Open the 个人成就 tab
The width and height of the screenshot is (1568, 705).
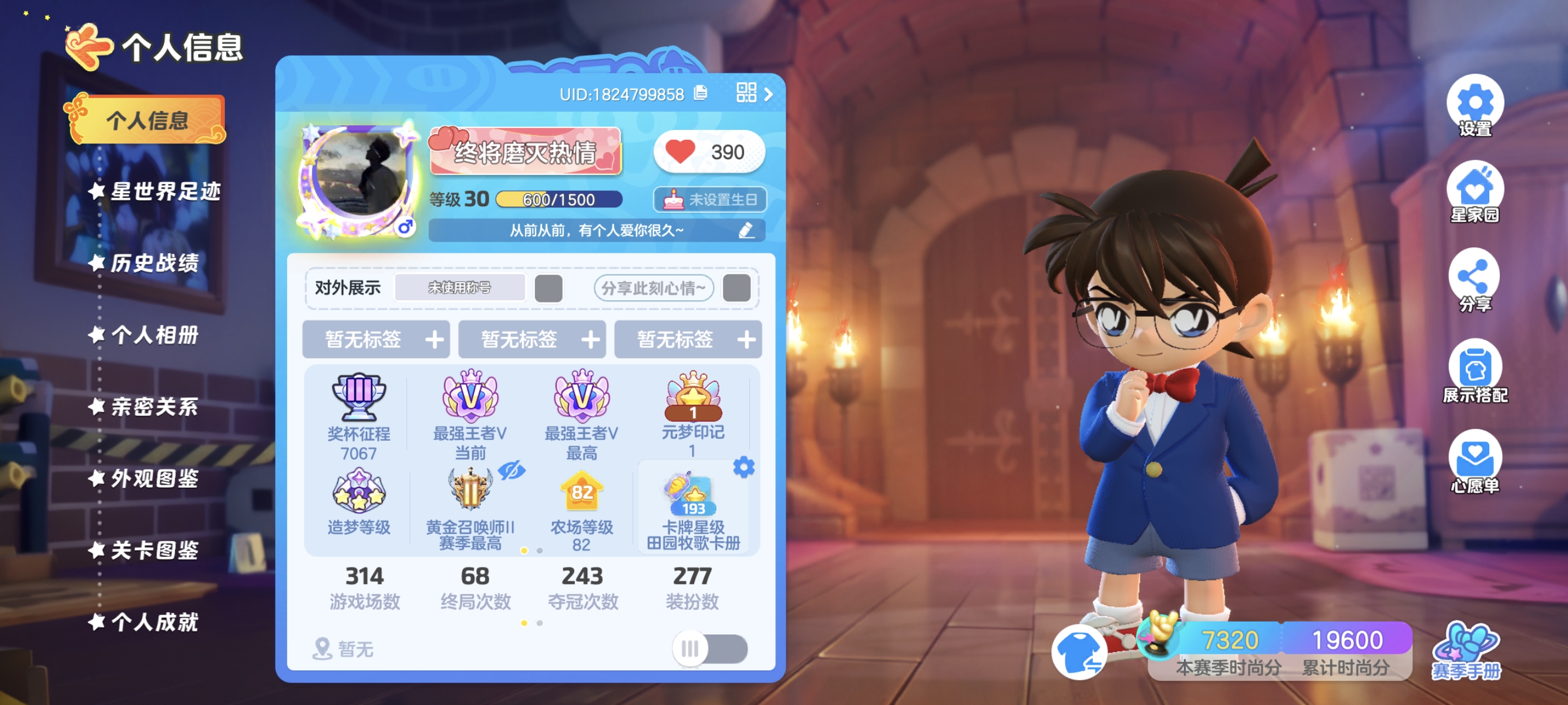[154, 622]
